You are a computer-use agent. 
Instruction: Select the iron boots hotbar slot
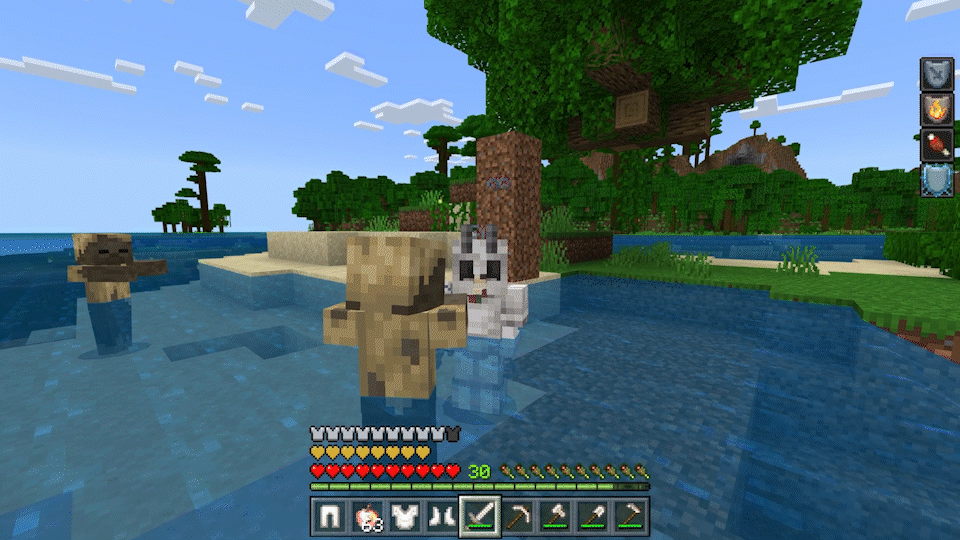pyautogui.click(x=441, y=516)
